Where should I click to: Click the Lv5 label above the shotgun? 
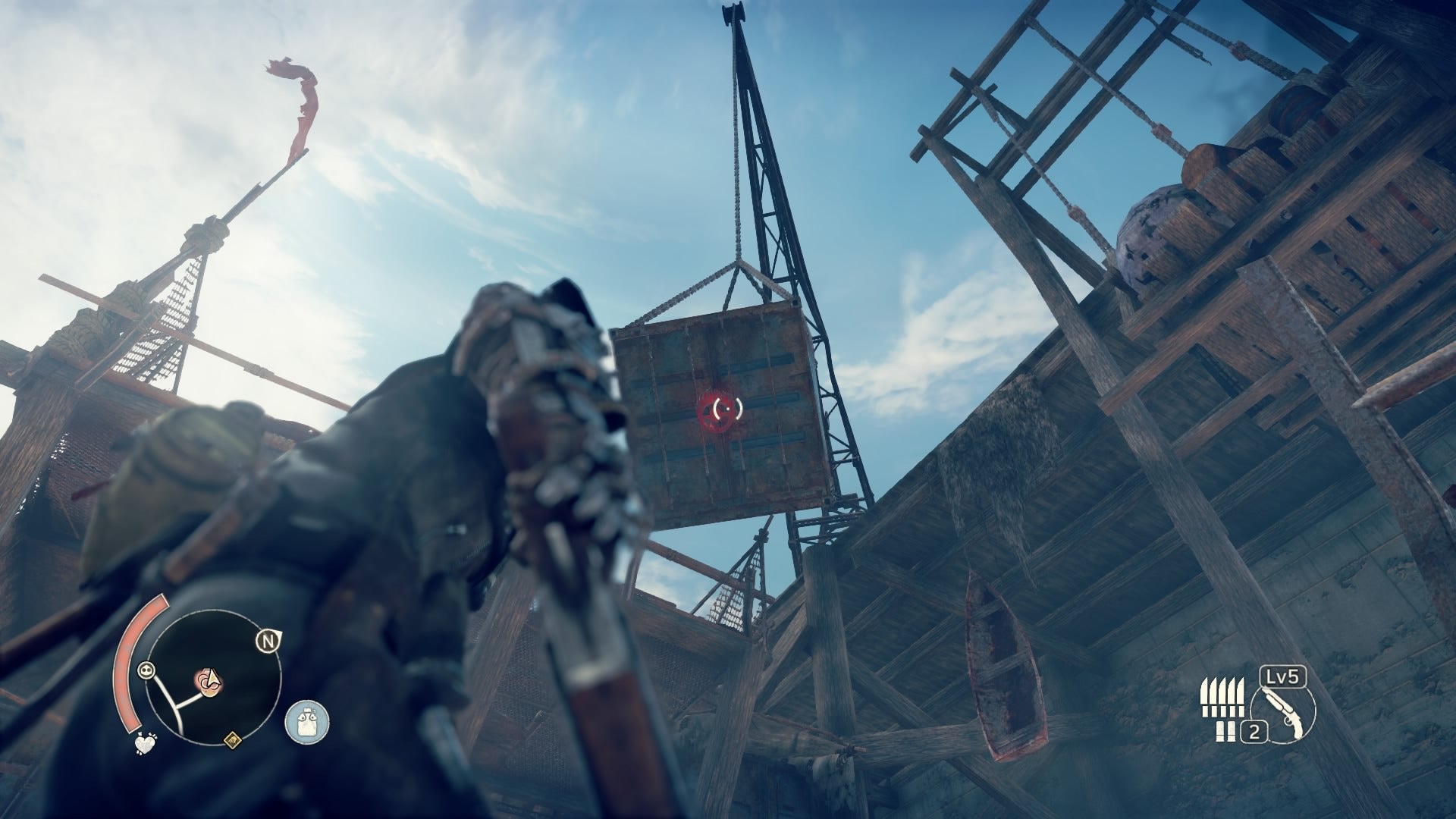1282,677
